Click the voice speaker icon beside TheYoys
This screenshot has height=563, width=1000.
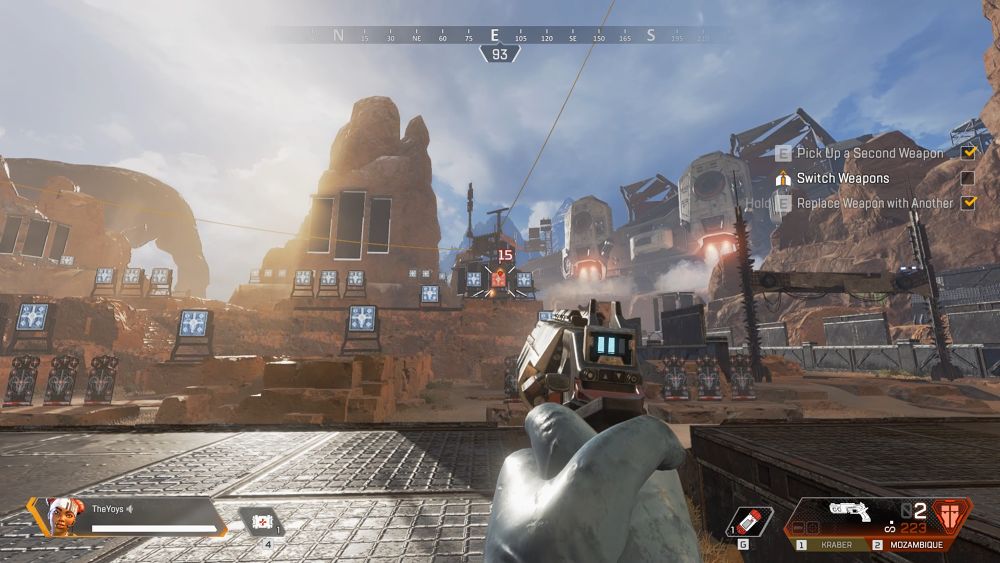129,509
